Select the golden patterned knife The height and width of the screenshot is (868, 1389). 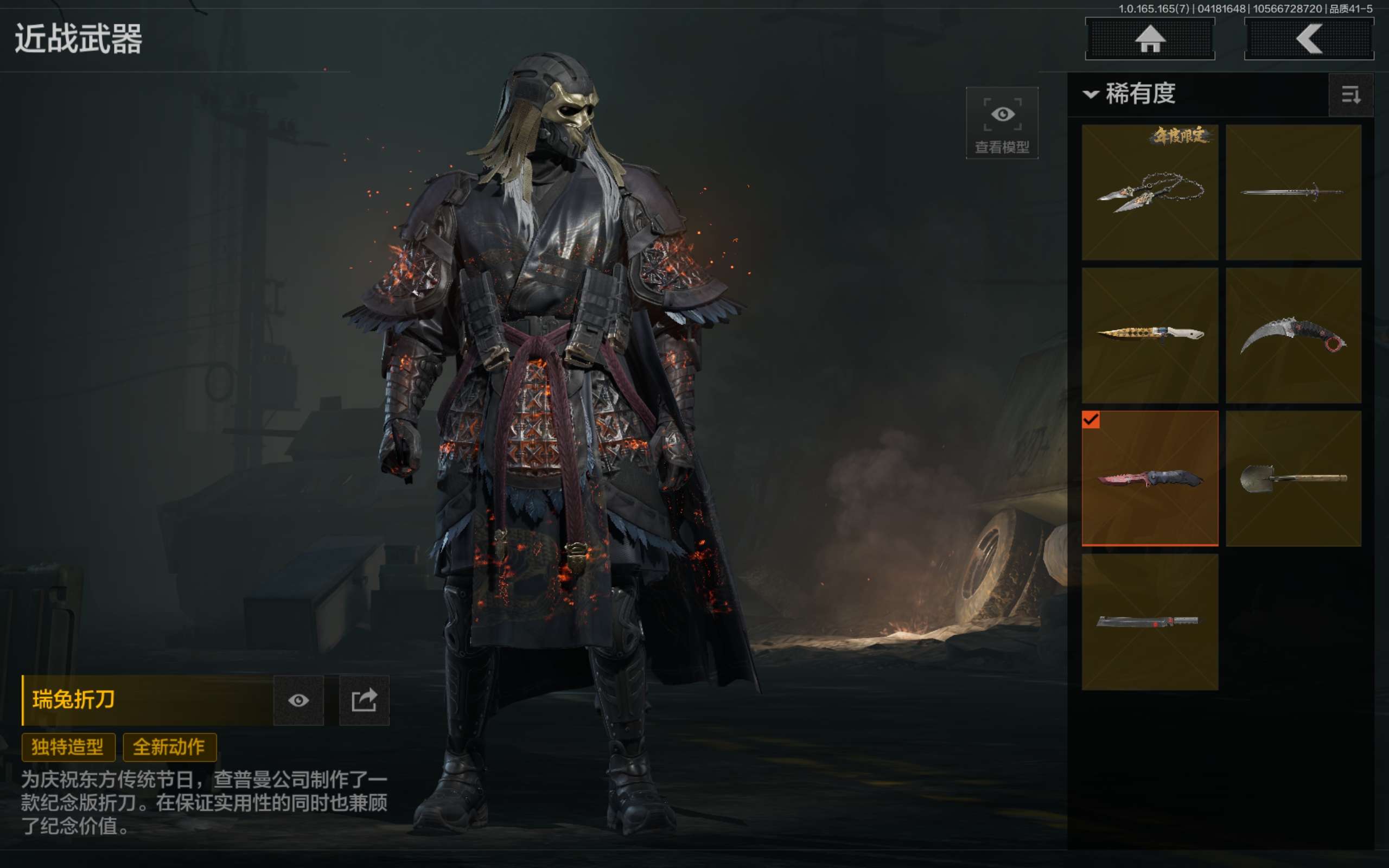(1150, 335)
